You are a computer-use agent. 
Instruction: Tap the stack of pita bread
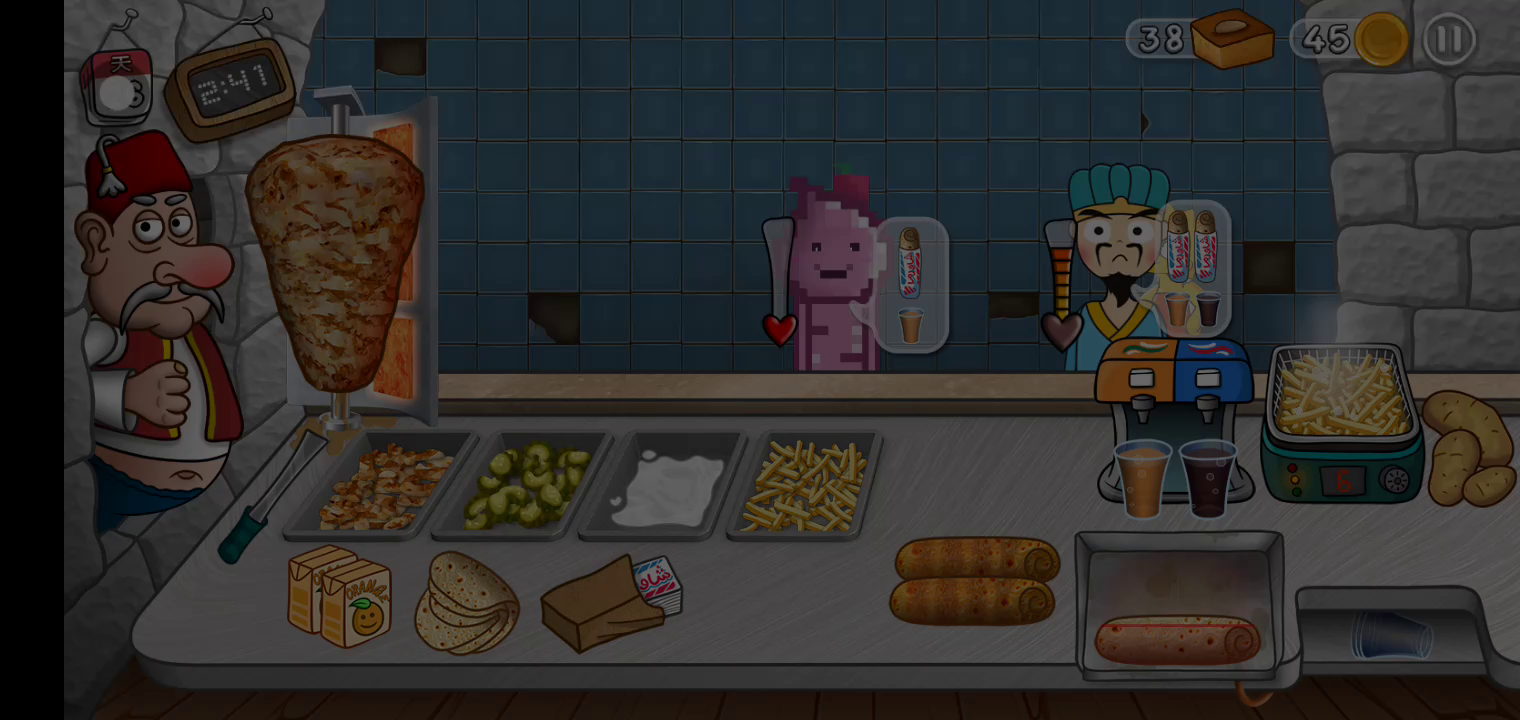point(466,602)
